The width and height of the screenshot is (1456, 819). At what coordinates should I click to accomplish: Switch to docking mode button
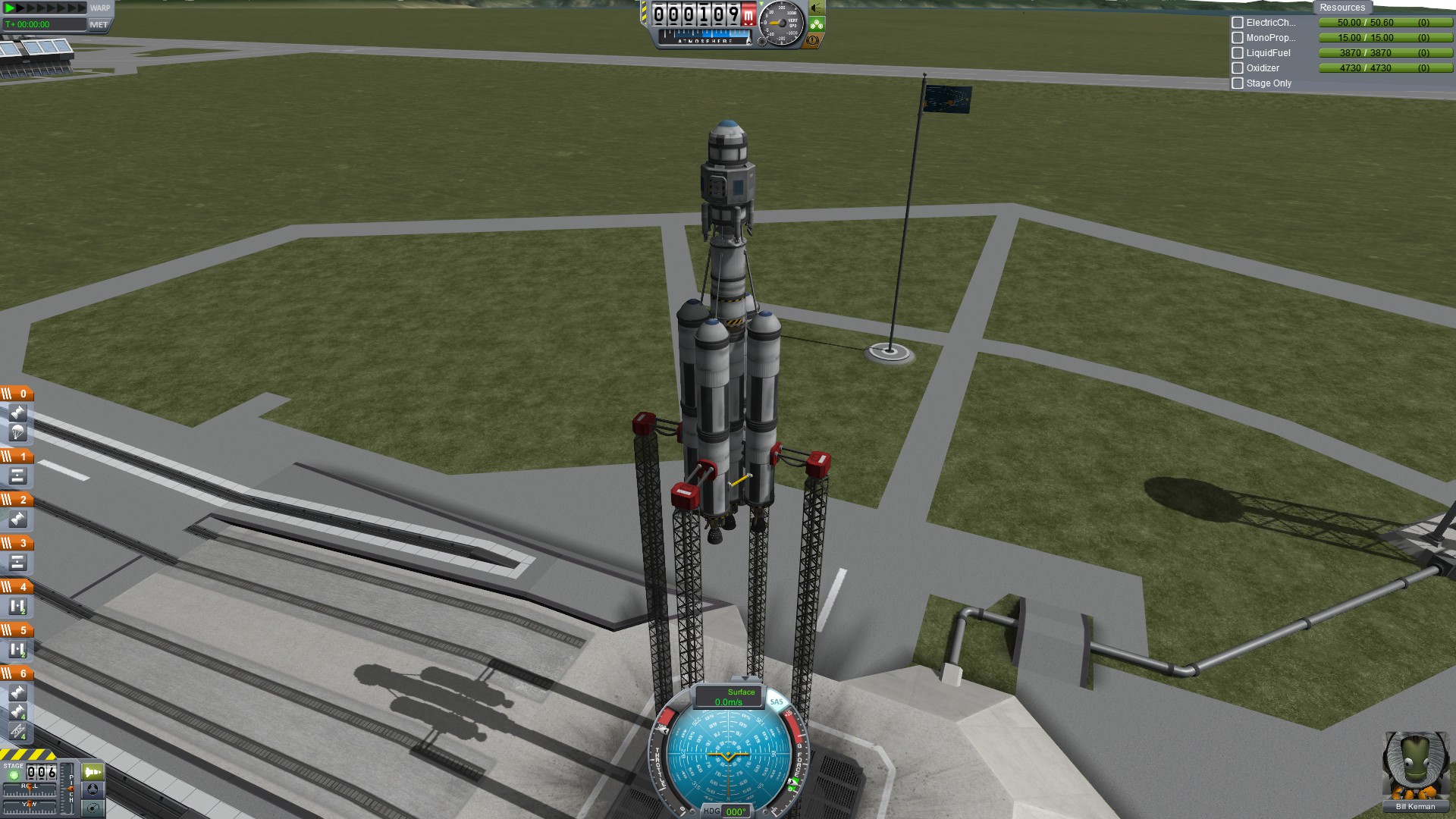(x=93, y=789)
